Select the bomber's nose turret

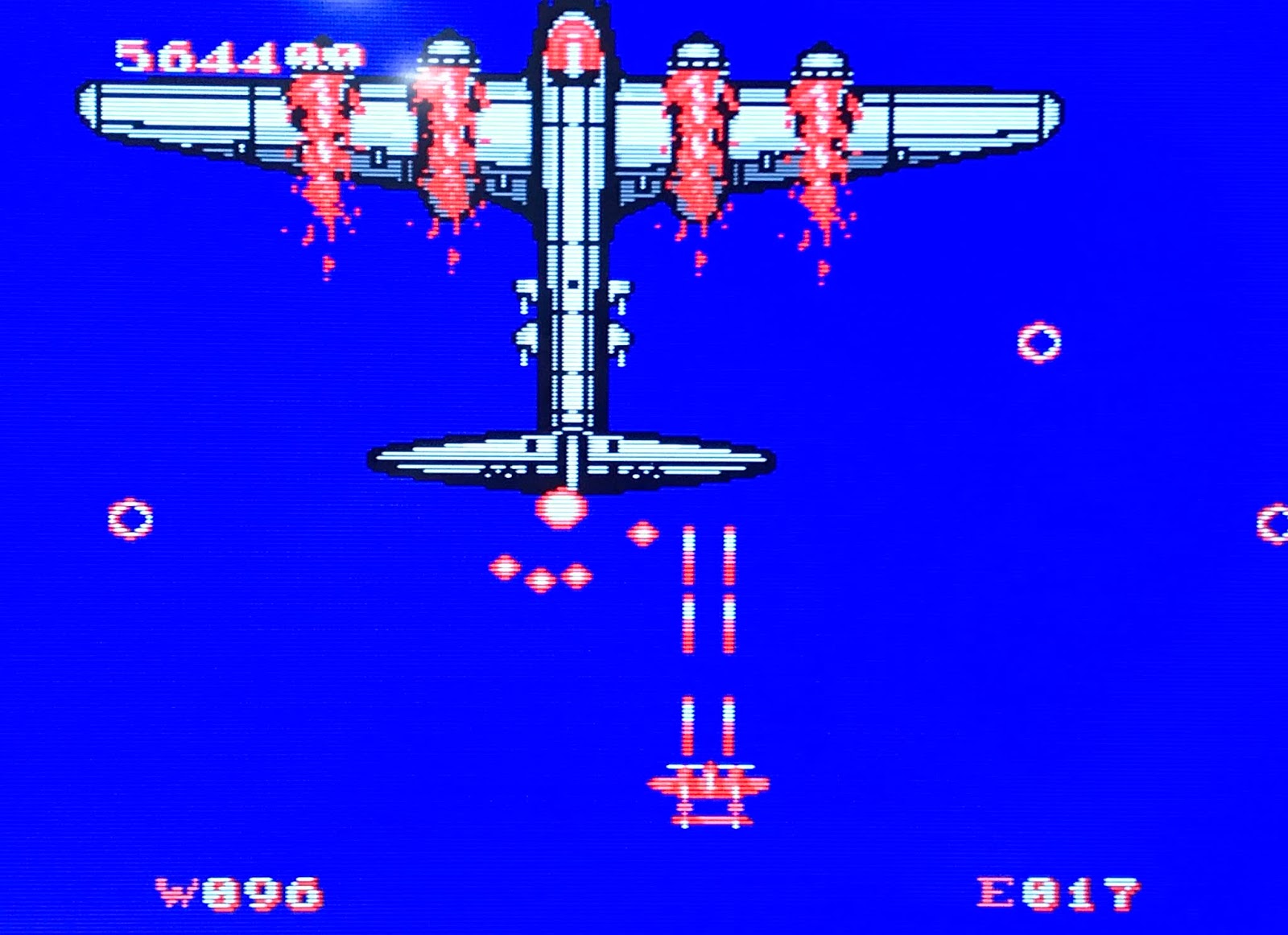pos(572,48)
